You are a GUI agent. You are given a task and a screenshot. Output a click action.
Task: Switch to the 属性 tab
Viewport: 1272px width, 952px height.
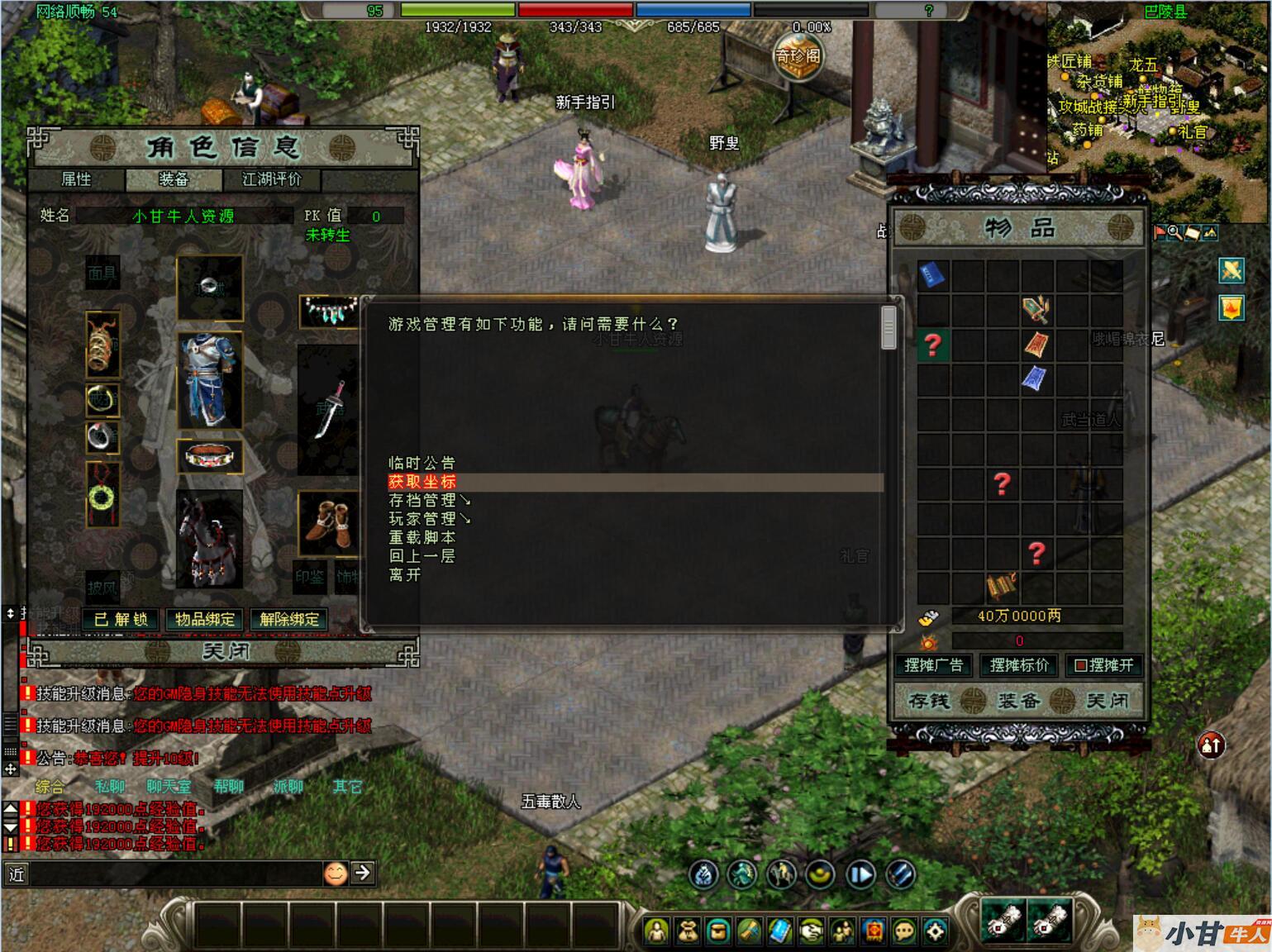pos(77,179)
